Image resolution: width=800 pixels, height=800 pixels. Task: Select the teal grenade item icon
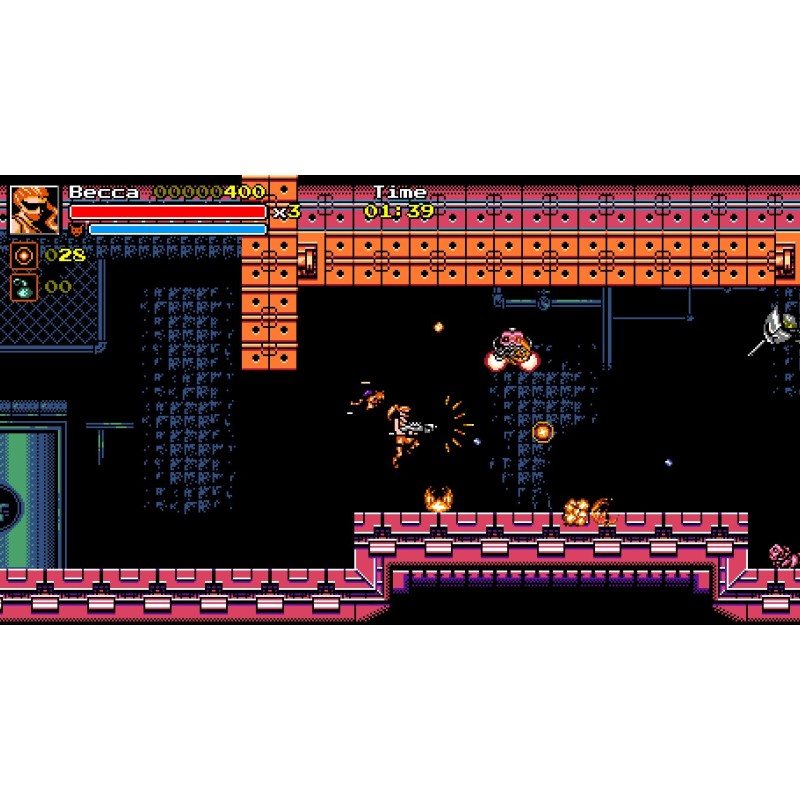tap(24, 288)
